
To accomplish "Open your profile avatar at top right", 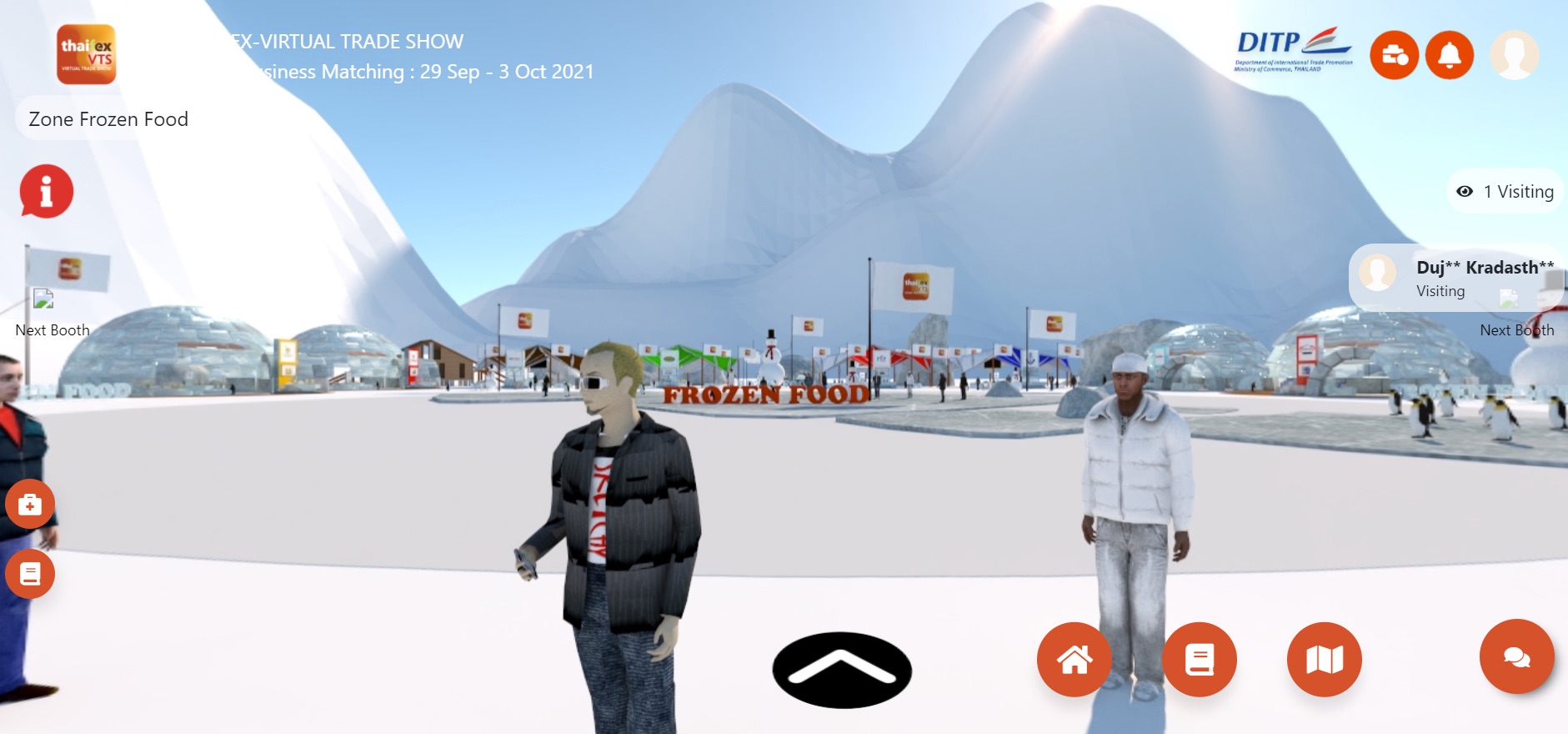I will (1516, 56).
